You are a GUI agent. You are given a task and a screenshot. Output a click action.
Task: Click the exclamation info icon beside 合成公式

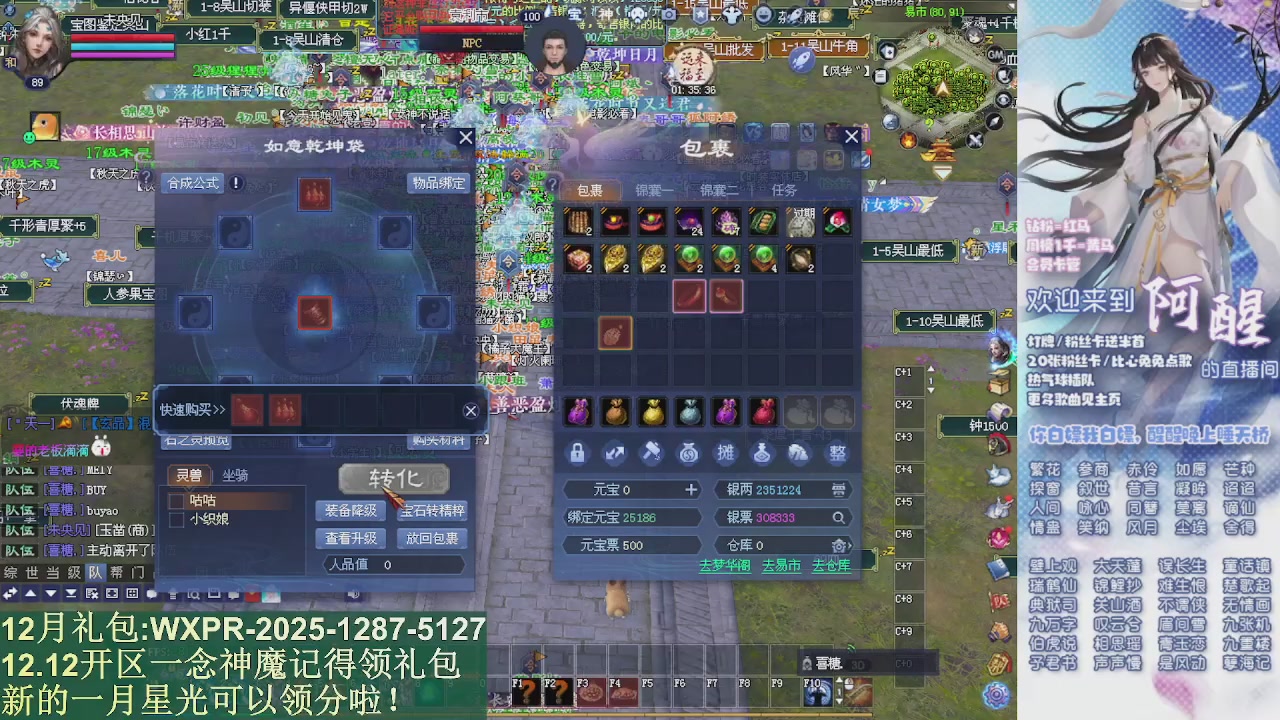(236, 184)
